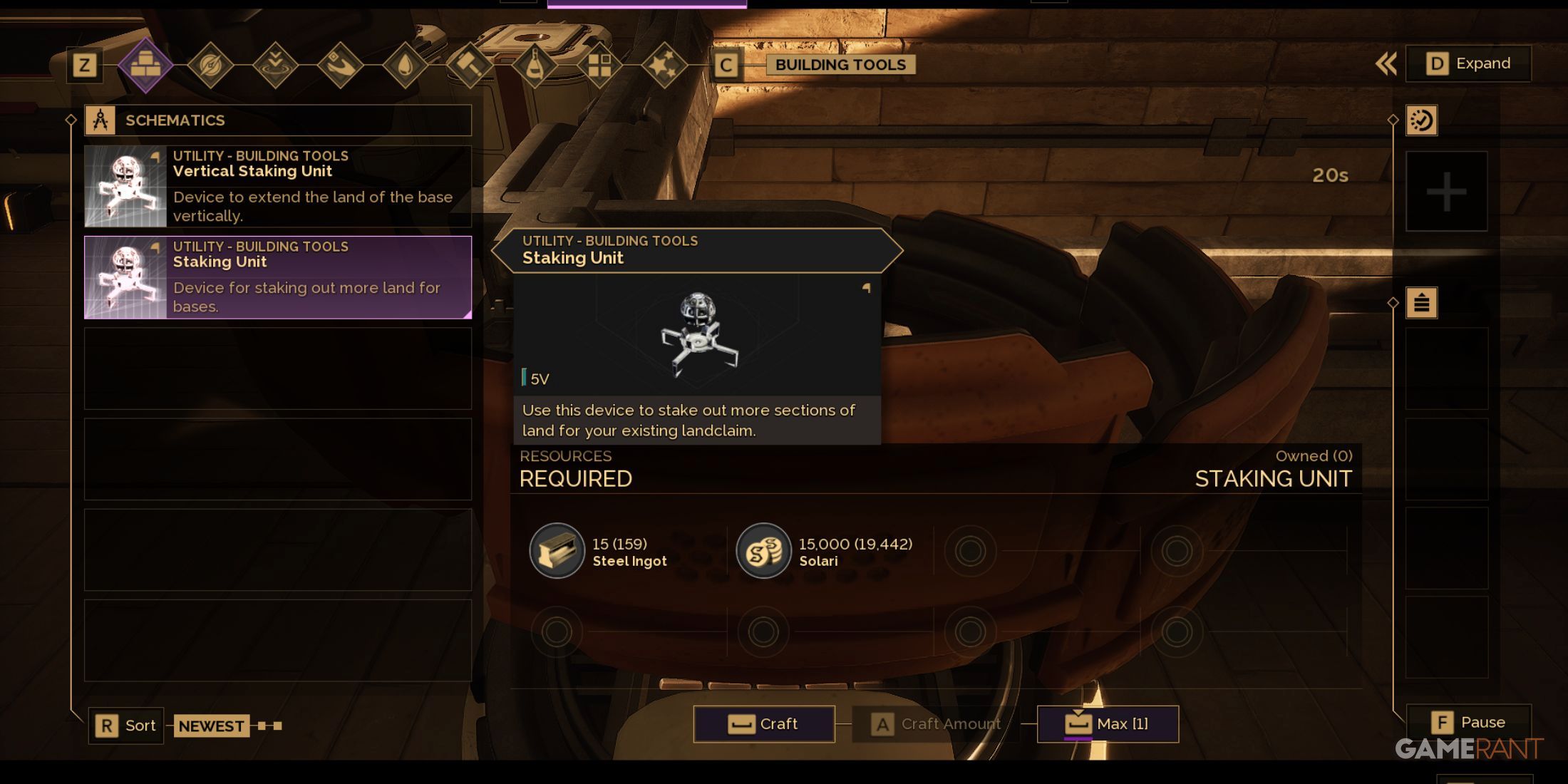Open the Craft Amount option

[936, 724]
